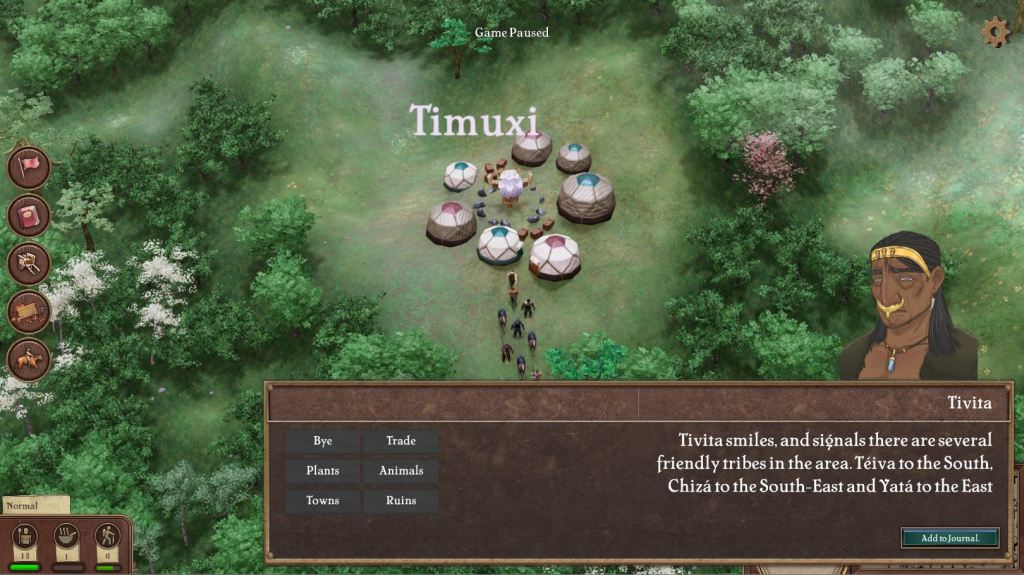Open settings with the gear icon

coord(995,32)
